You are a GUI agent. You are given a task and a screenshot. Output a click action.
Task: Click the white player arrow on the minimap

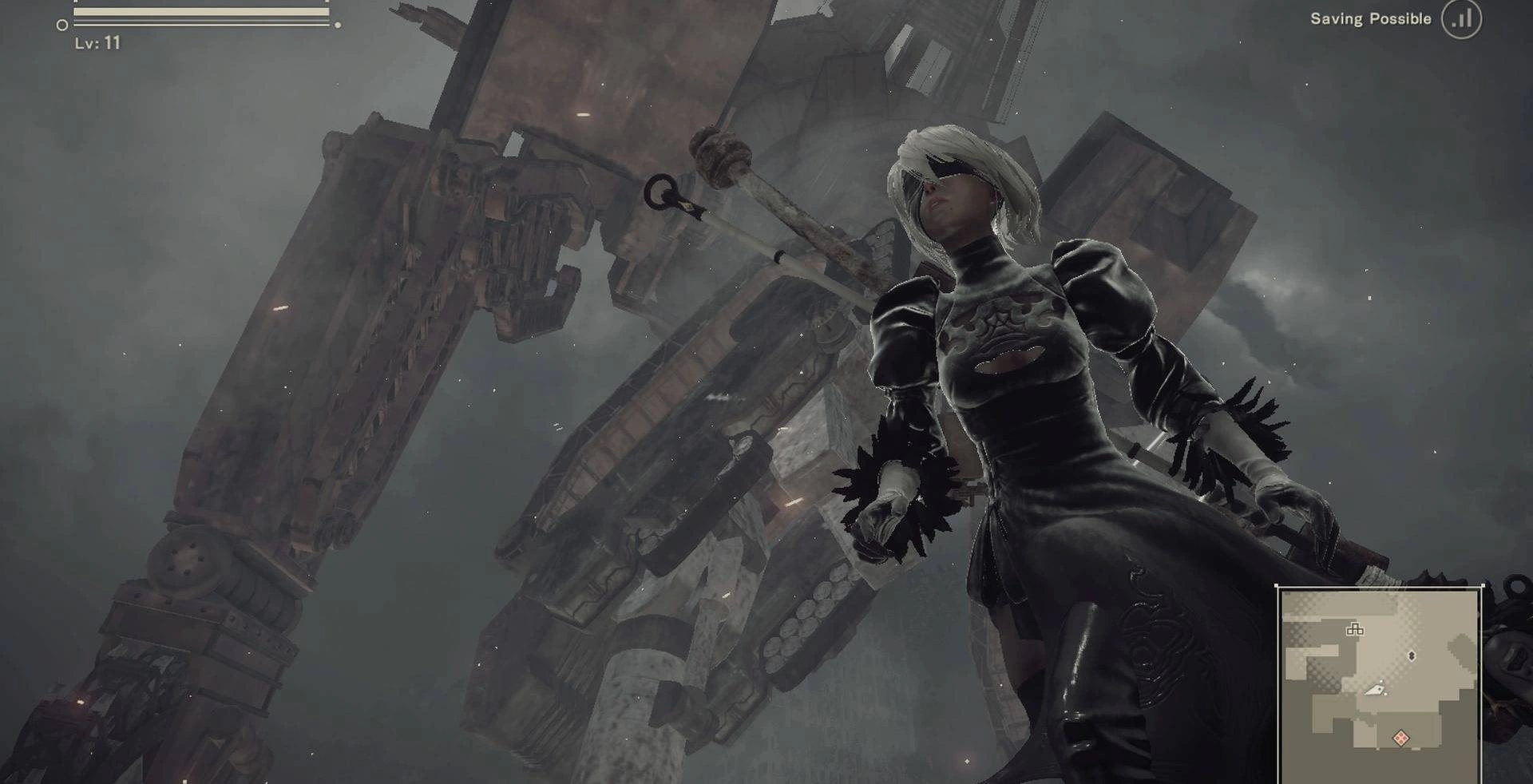pyautogui.click(x=1375, y=689)
